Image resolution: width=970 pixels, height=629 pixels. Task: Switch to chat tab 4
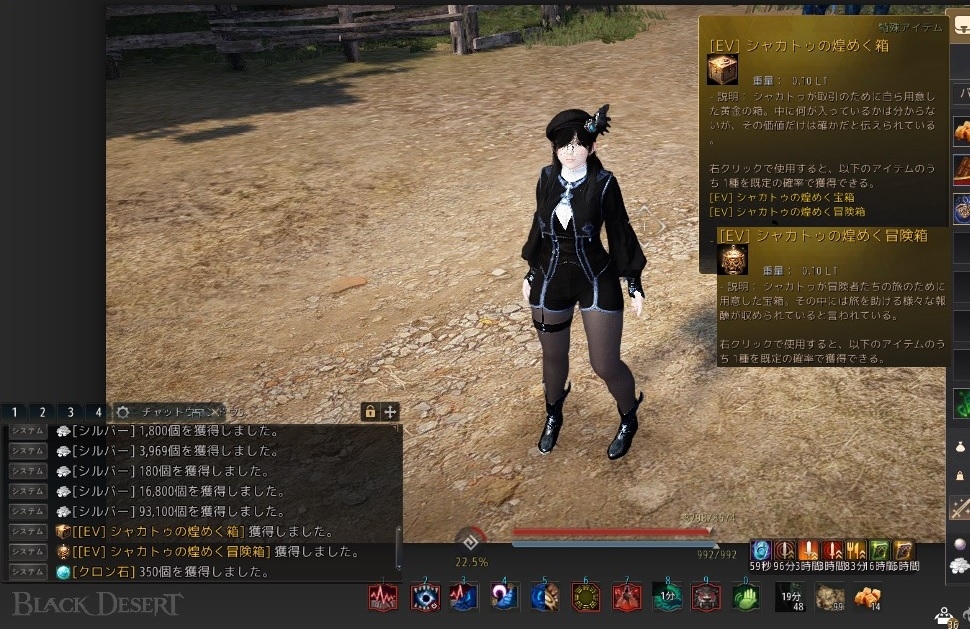pos(97,412)
